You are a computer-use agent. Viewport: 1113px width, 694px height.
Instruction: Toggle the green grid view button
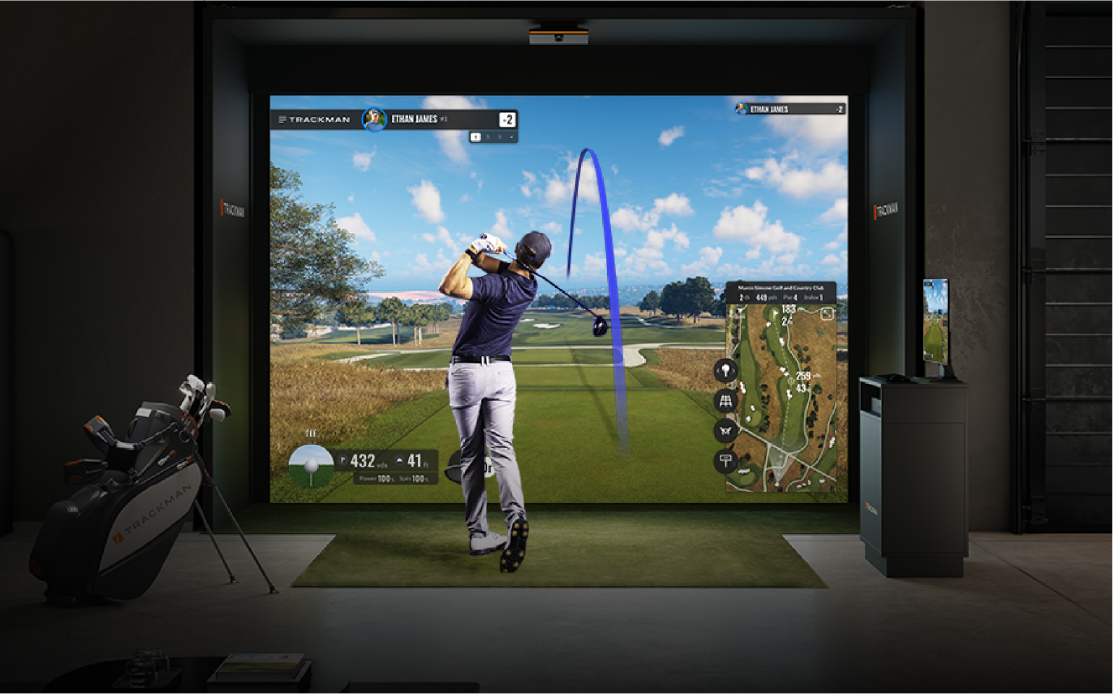pyautogui.click(x=725, y=401)
